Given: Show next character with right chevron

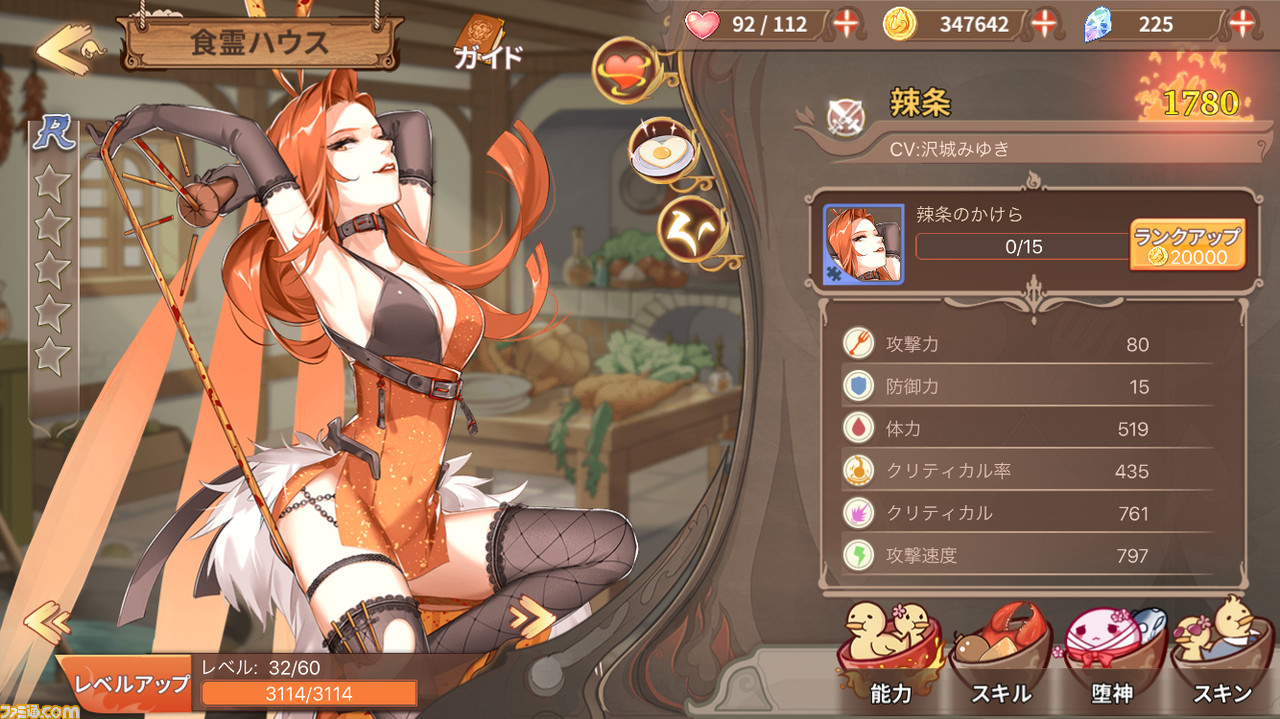Looking at the screenshot, I should coord(531,619).
